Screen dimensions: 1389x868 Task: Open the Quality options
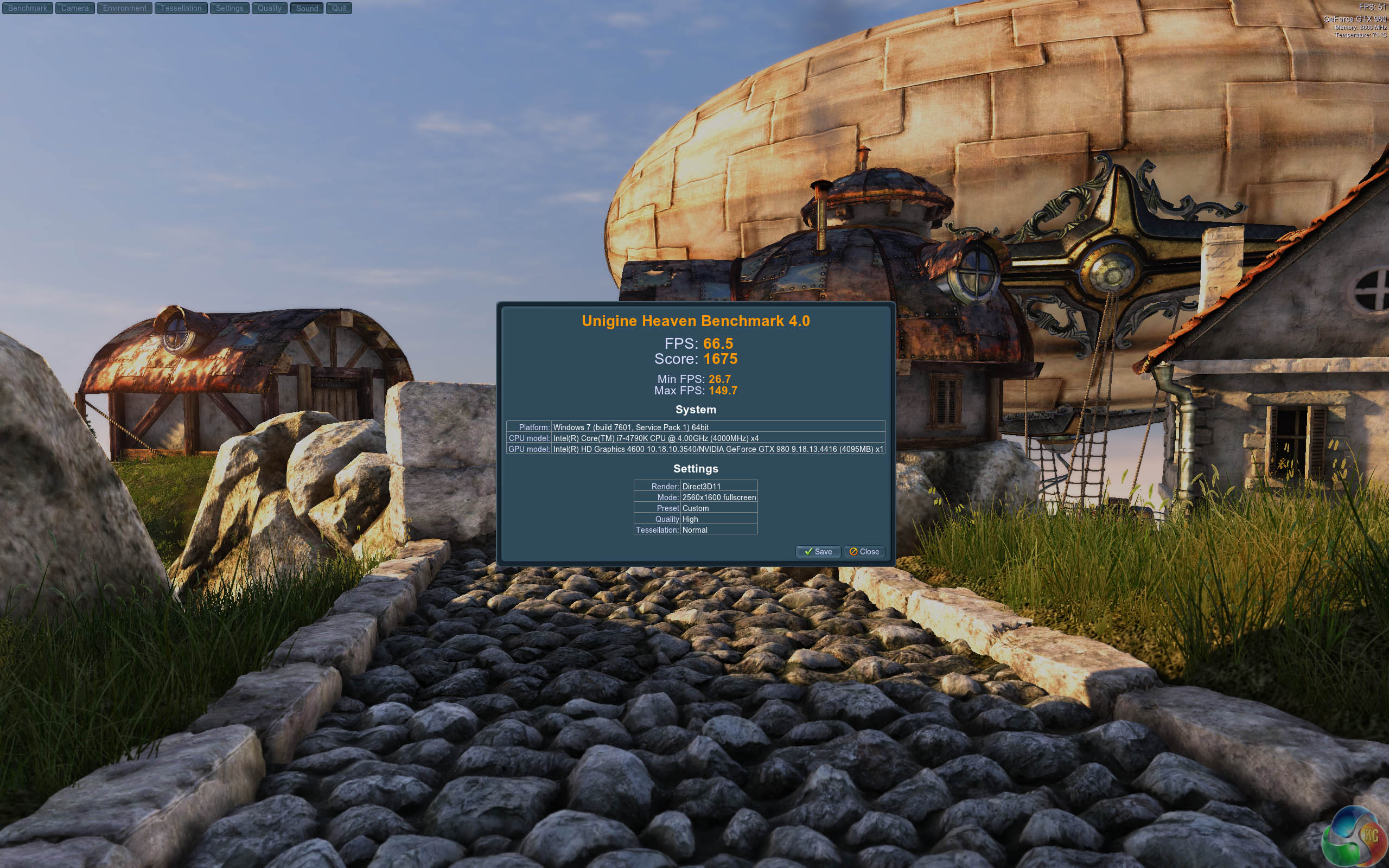tap(269, 8)
